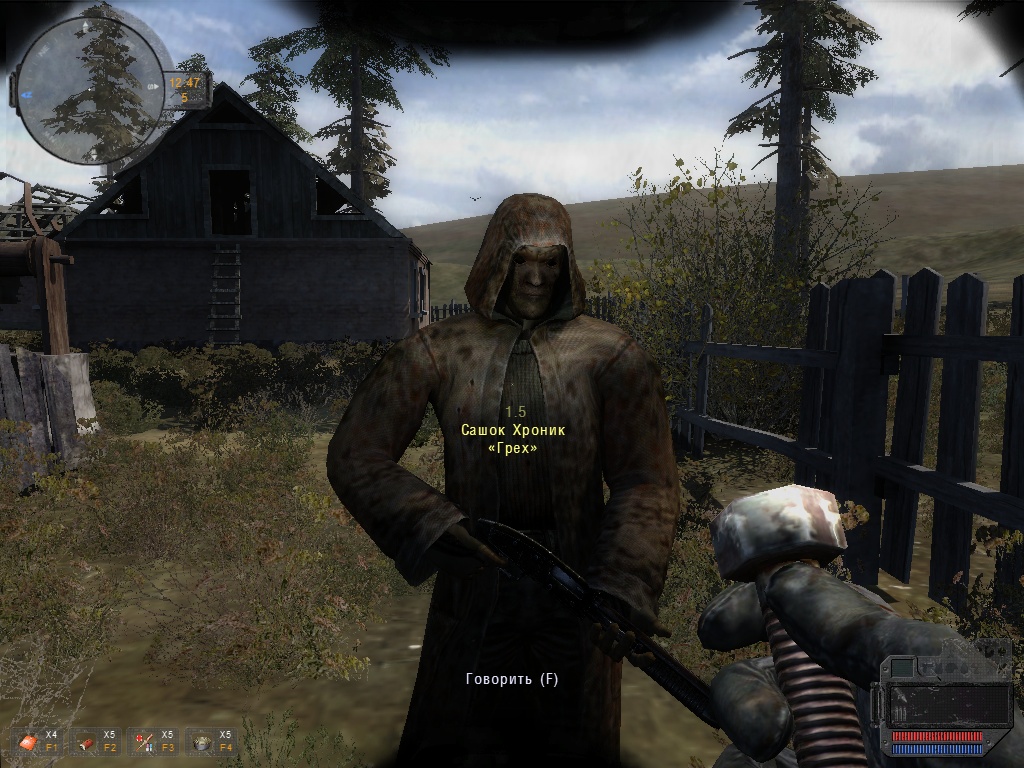
Task: Open the circular minimap
Action: click(x=91, y=90)
